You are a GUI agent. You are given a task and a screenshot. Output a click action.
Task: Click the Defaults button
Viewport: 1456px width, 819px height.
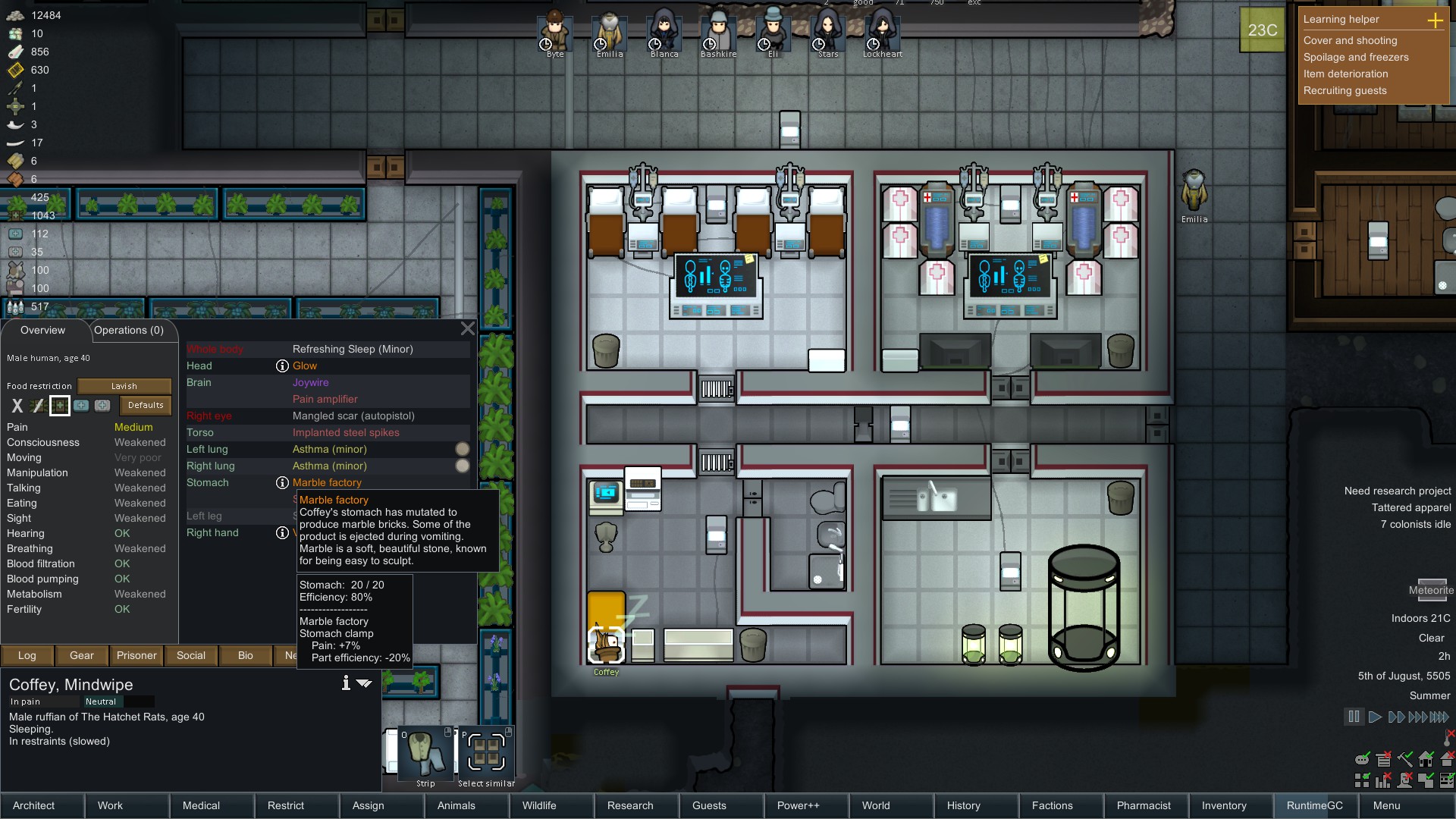[x=145, y=405]
